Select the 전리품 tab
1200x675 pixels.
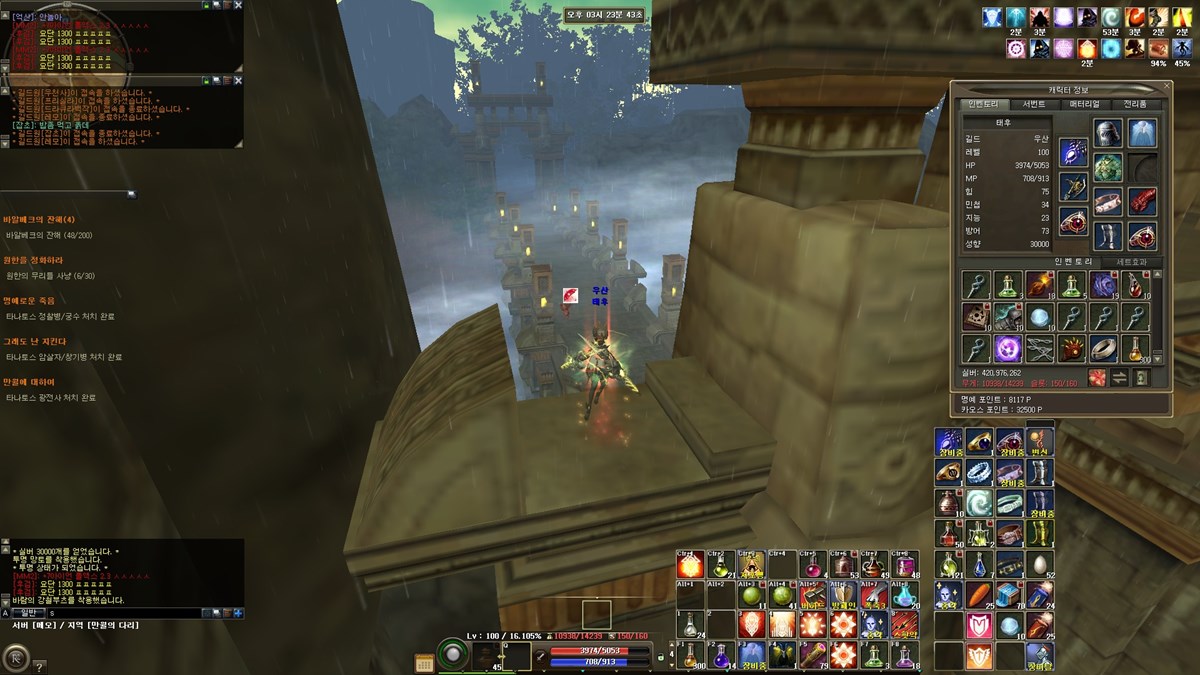[x=1136, y=104]
